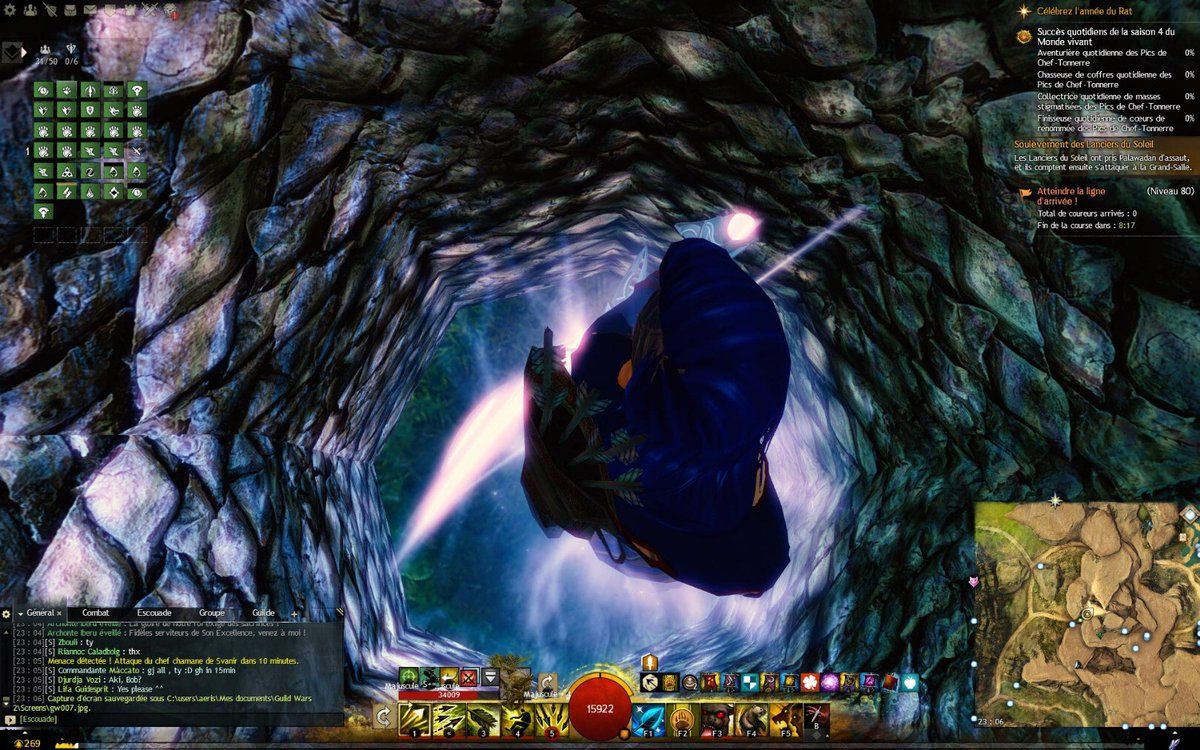Close the Général chat tab
Screen dimensions: 1200x750
[59, 612]
